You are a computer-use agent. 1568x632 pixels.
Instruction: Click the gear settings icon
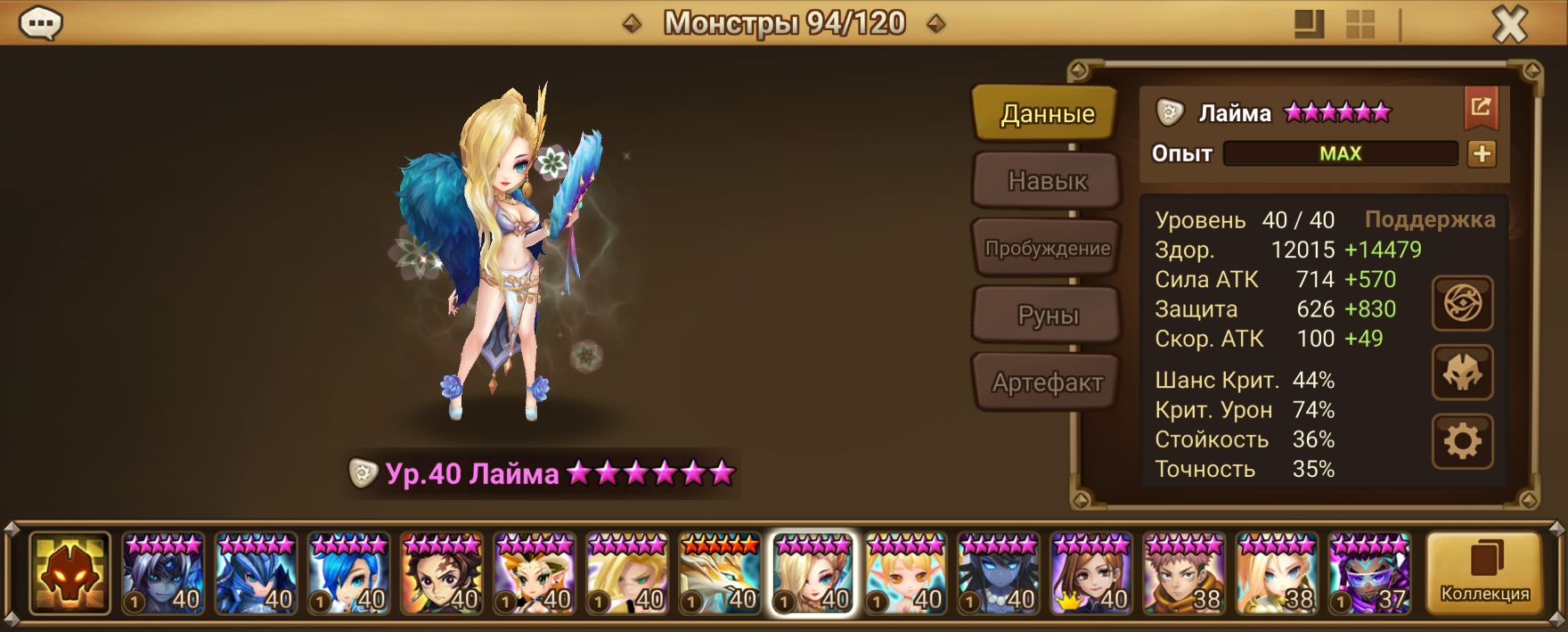point(1462,441)
